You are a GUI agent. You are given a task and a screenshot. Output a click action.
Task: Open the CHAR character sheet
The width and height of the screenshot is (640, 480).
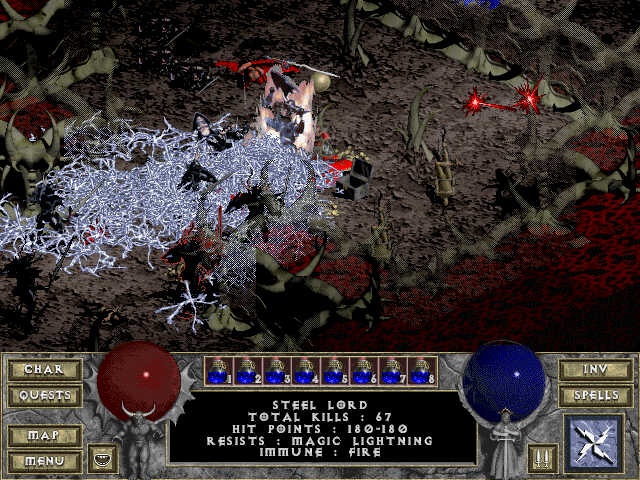coord(44,369)
